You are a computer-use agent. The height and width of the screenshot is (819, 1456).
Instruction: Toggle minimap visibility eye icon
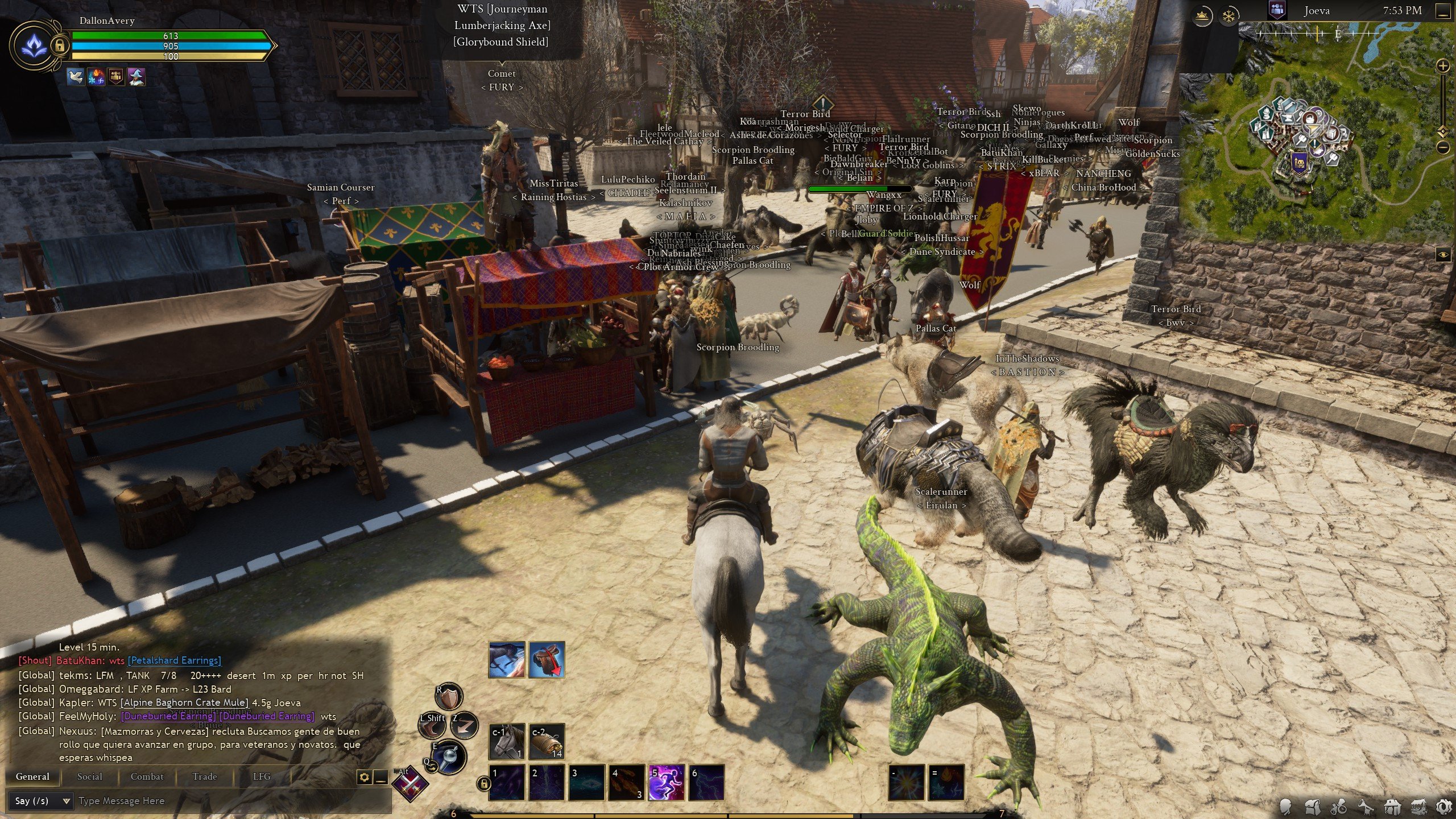pyautogui.click(x=1443, y=255)
